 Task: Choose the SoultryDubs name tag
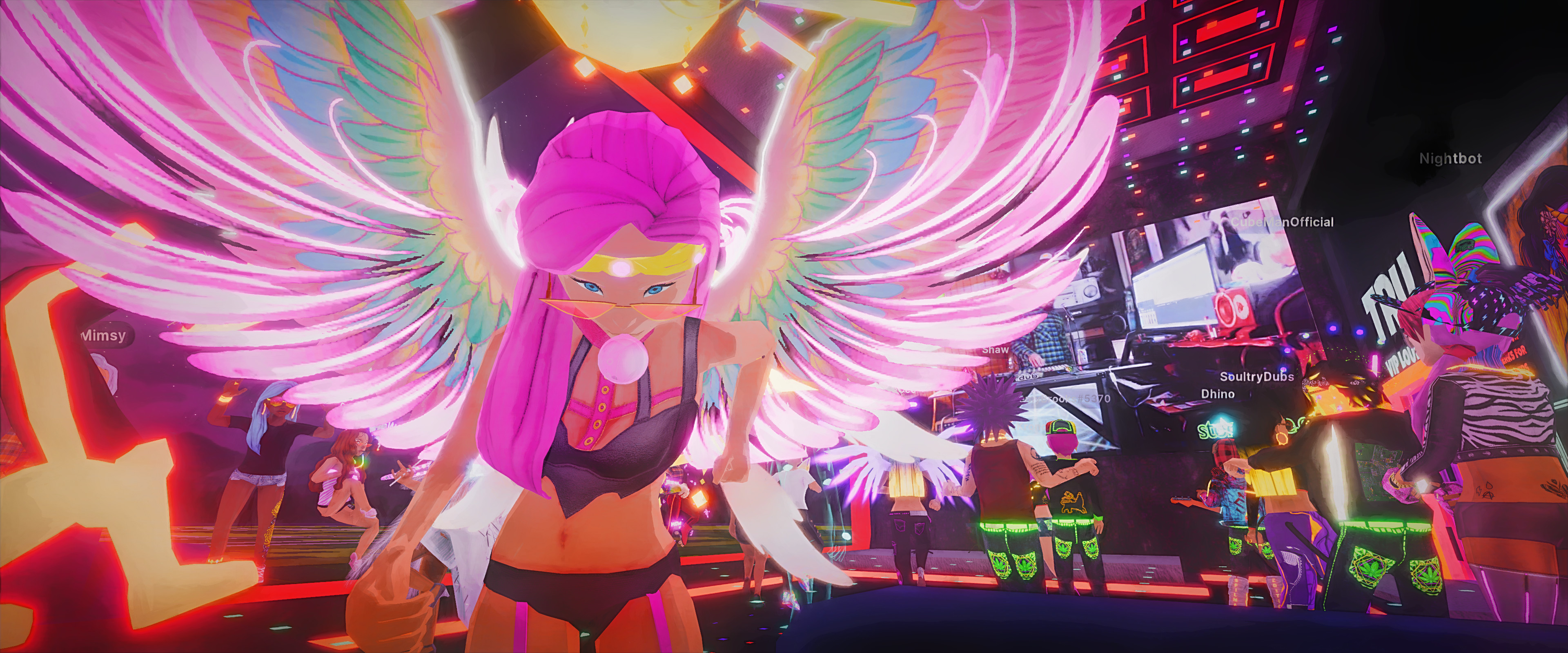coord(1256,377)
